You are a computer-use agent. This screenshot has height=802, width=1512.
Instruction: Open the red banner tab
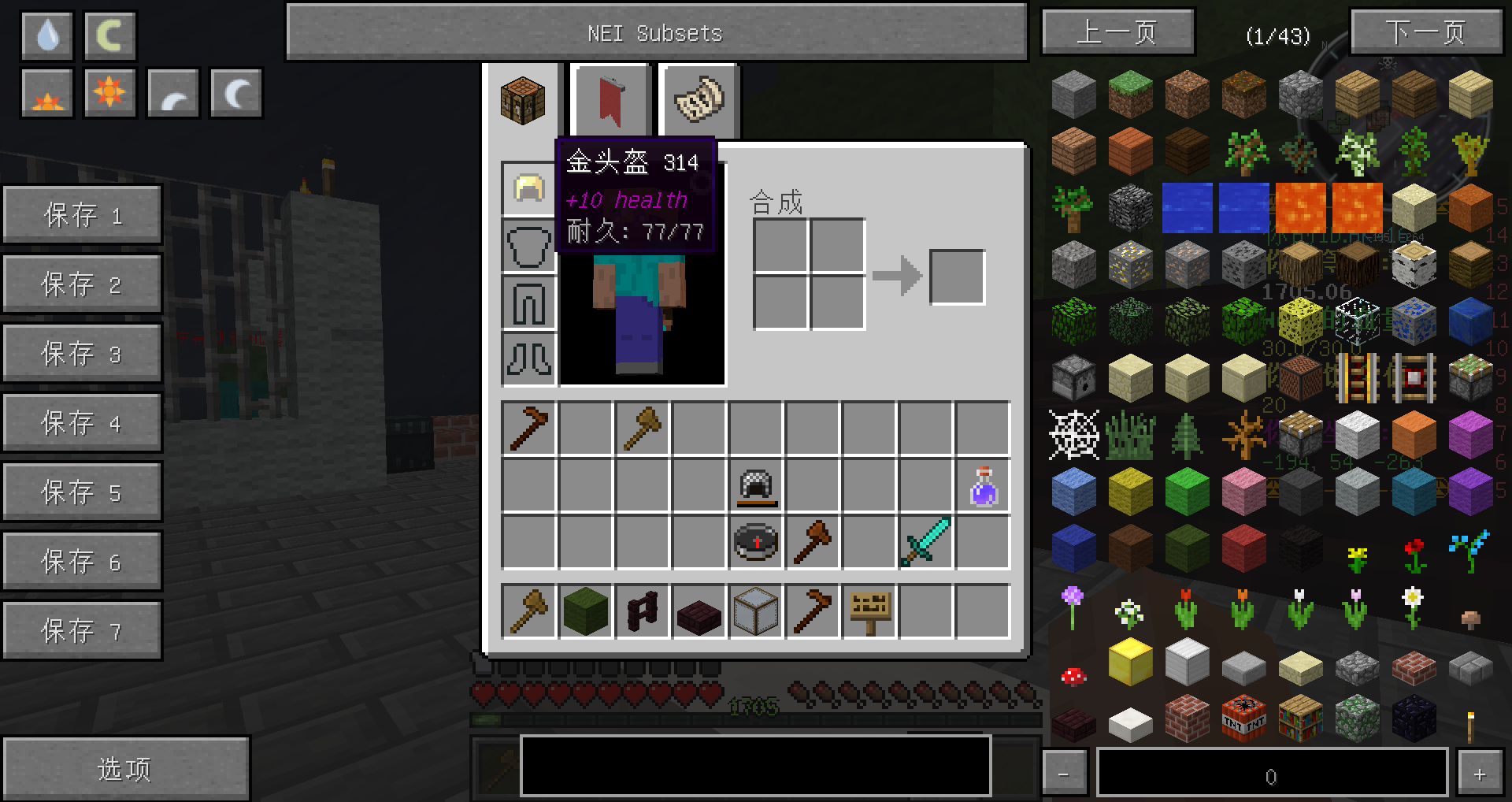click(611, 101)
